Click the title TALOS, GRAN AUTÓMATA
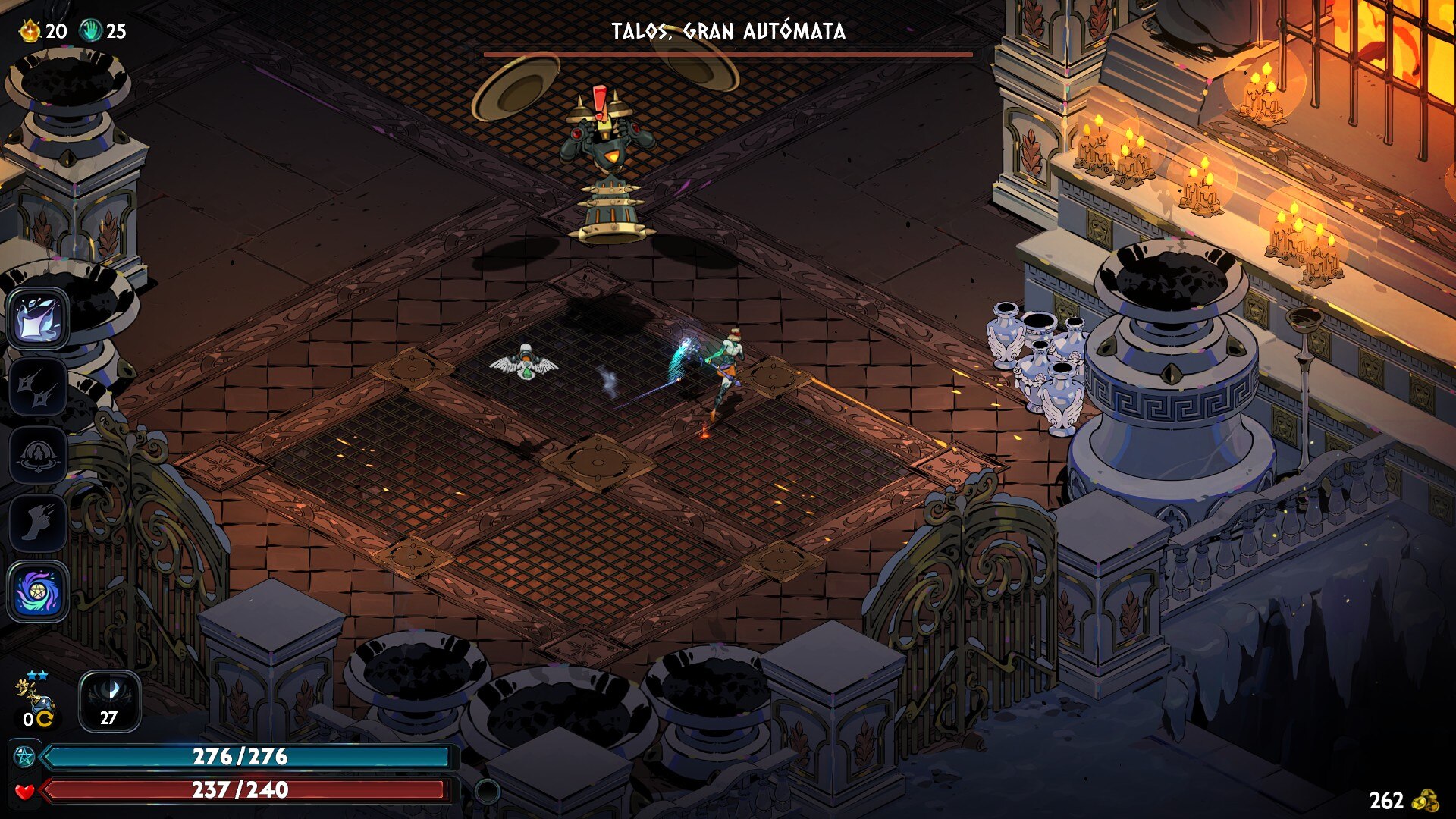Image resolution: width=1456 pixels, height=819 pixels. tap(728, 30)
